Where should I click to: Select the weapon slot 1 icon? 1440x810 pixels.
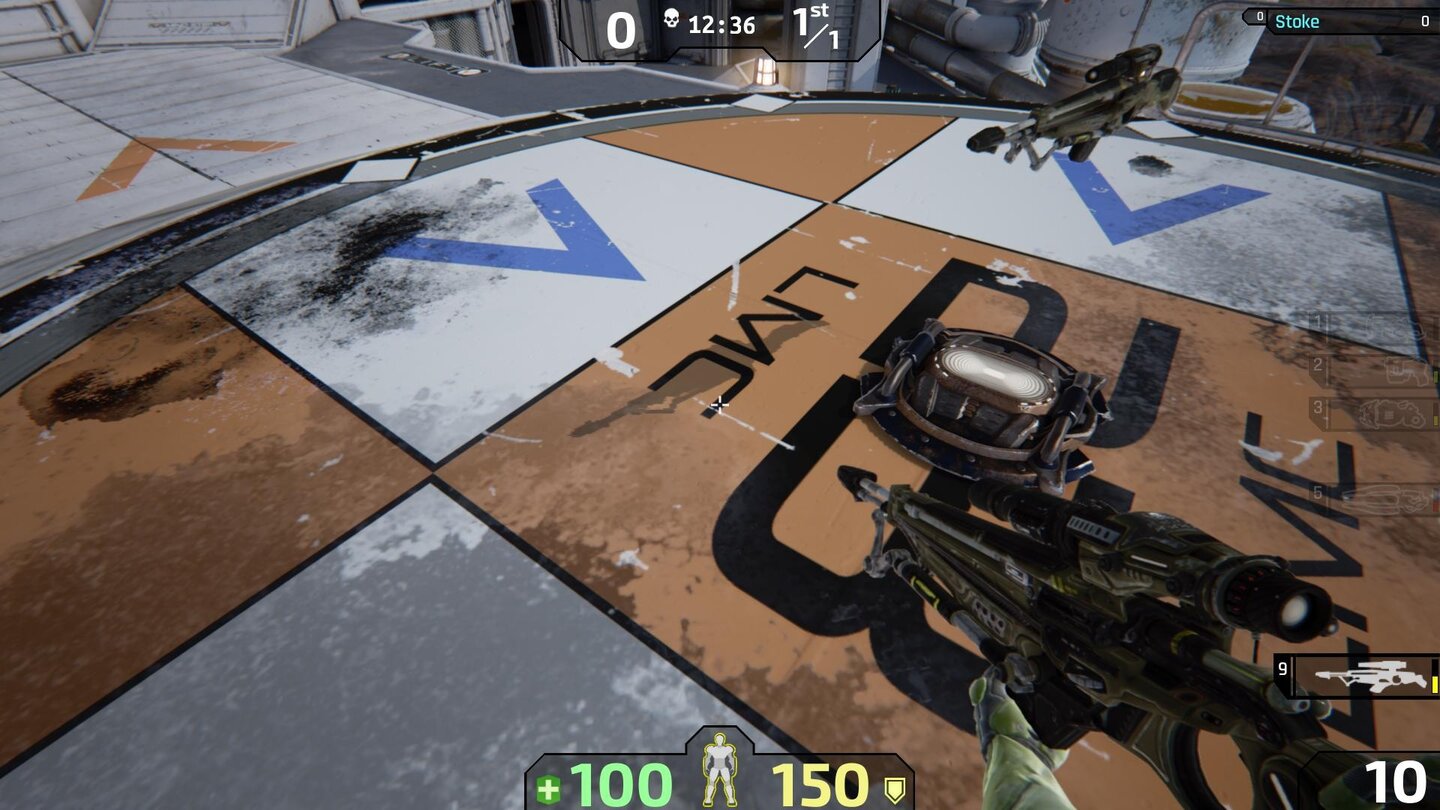point(1392,326)
